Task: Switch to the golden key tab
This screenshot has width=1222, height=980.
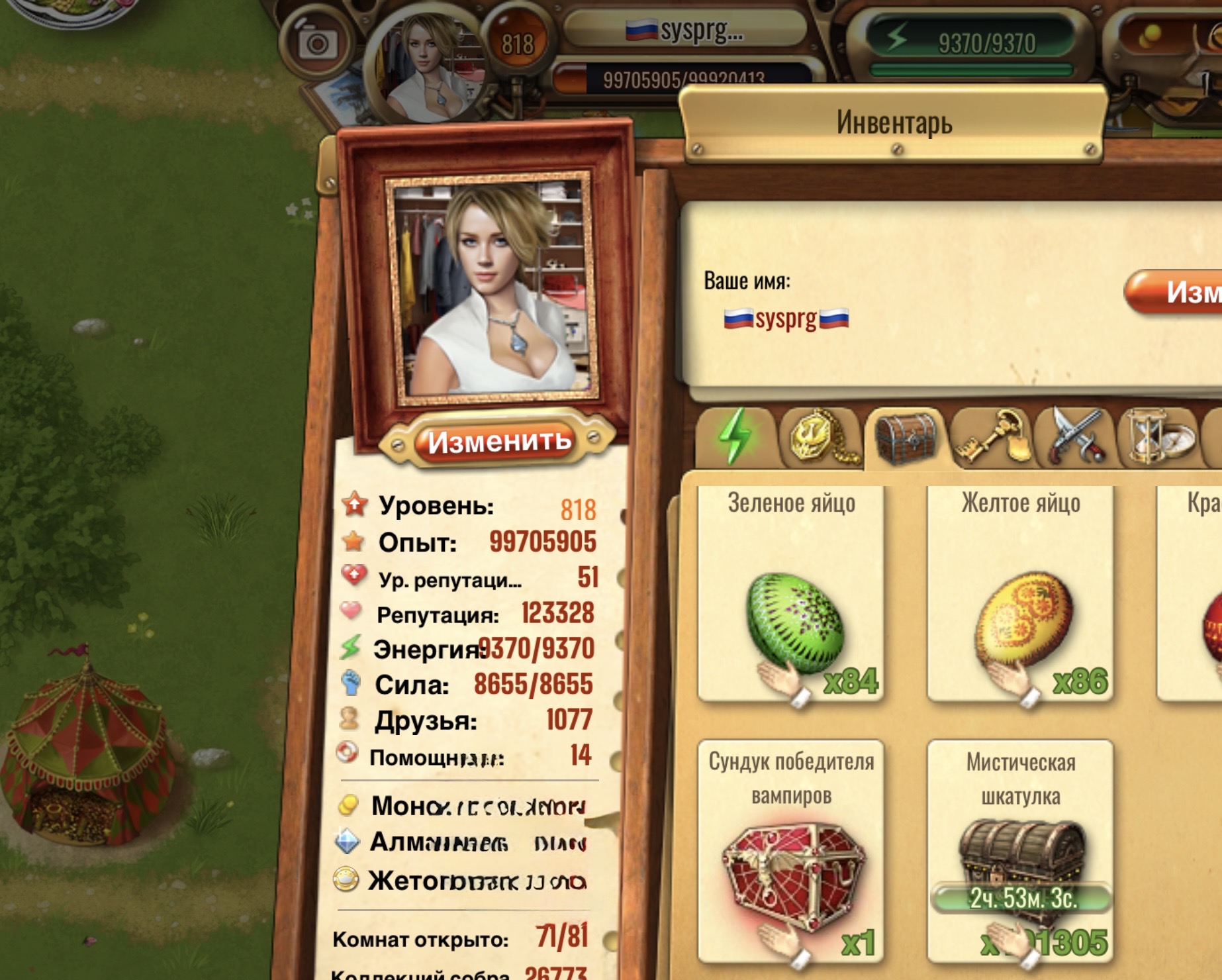Action: pos(991,437)
